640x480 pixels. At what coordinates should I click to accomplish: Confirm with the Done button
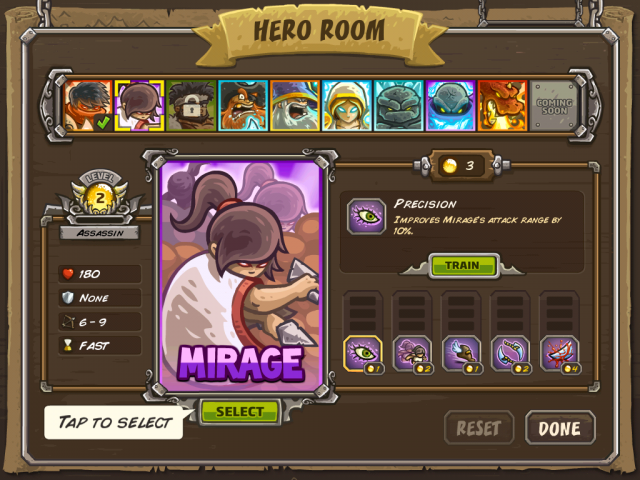tap(559, 428)
